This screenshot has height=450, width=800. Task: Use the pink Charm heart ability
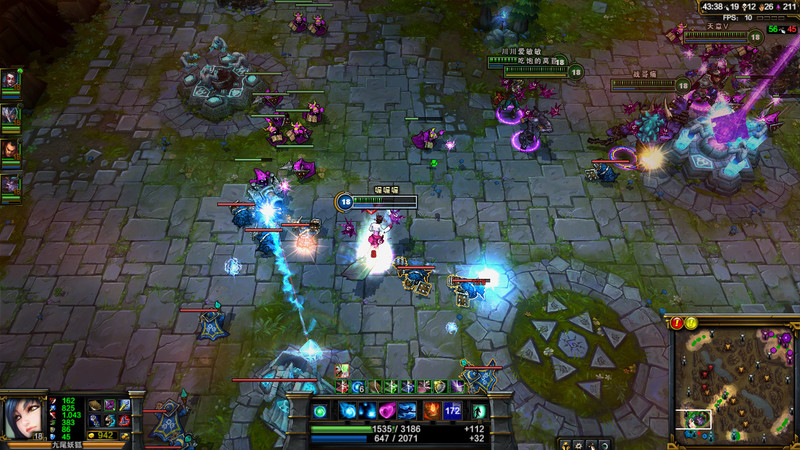pos(388,411)
